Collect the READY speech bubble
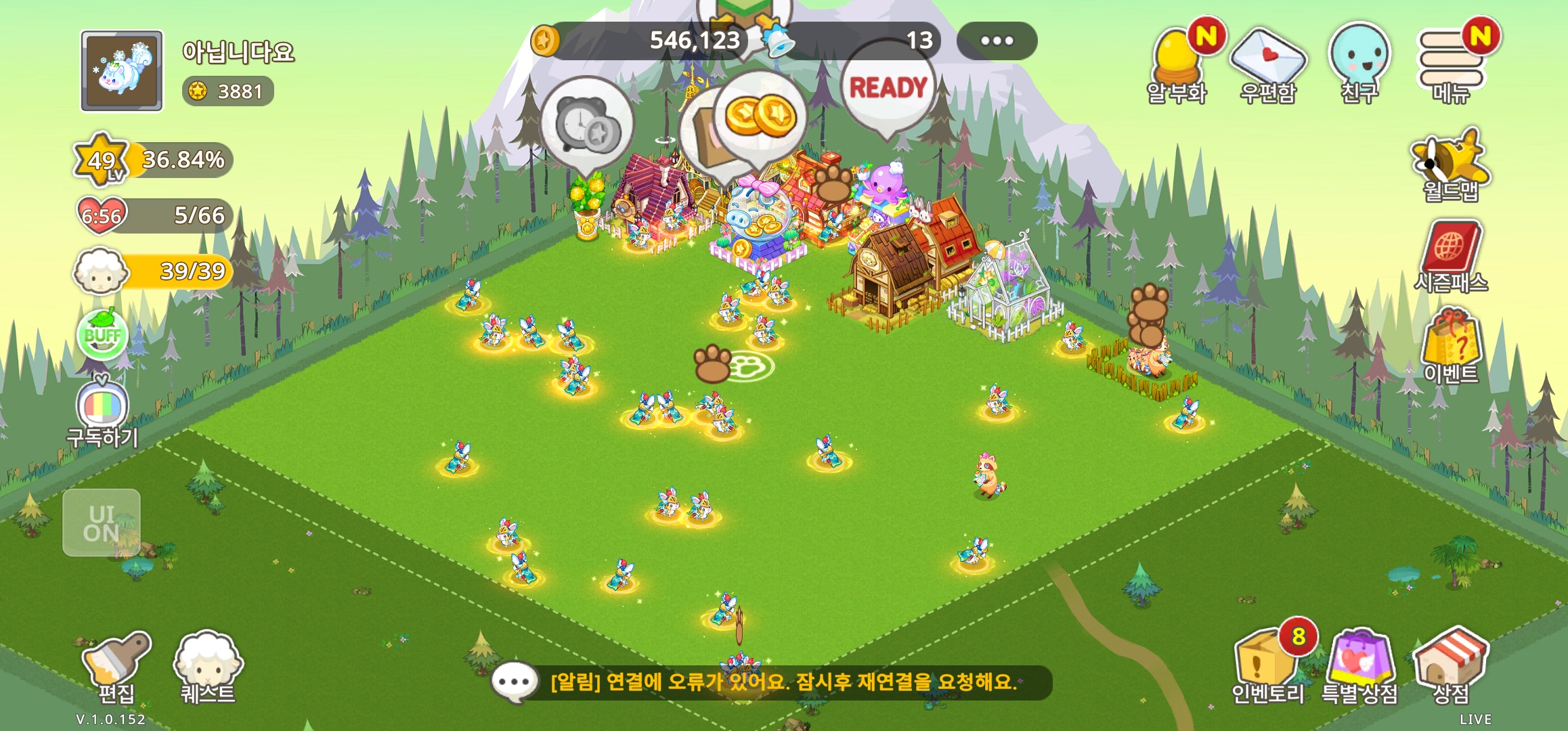Viewport: 1568px width, 731px height. coord(888,87)
